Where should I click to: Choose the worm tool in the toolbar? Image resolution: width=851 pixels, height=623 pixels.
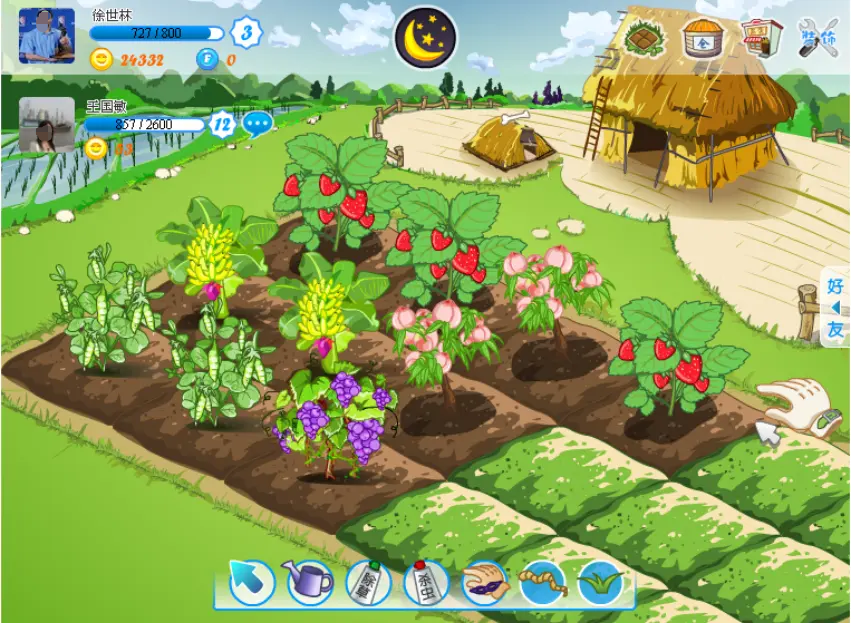pos(543,582)
